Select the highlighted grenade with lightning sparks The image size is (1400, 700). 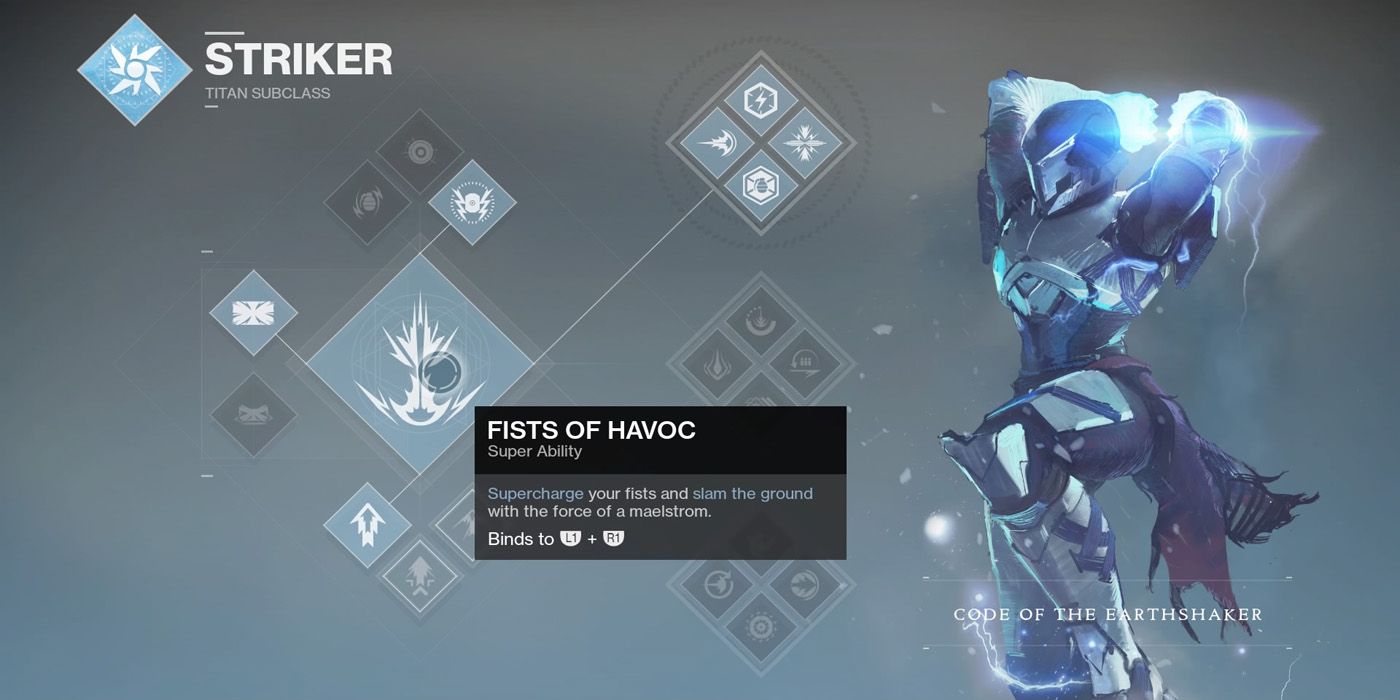click(x=472, y=203)
